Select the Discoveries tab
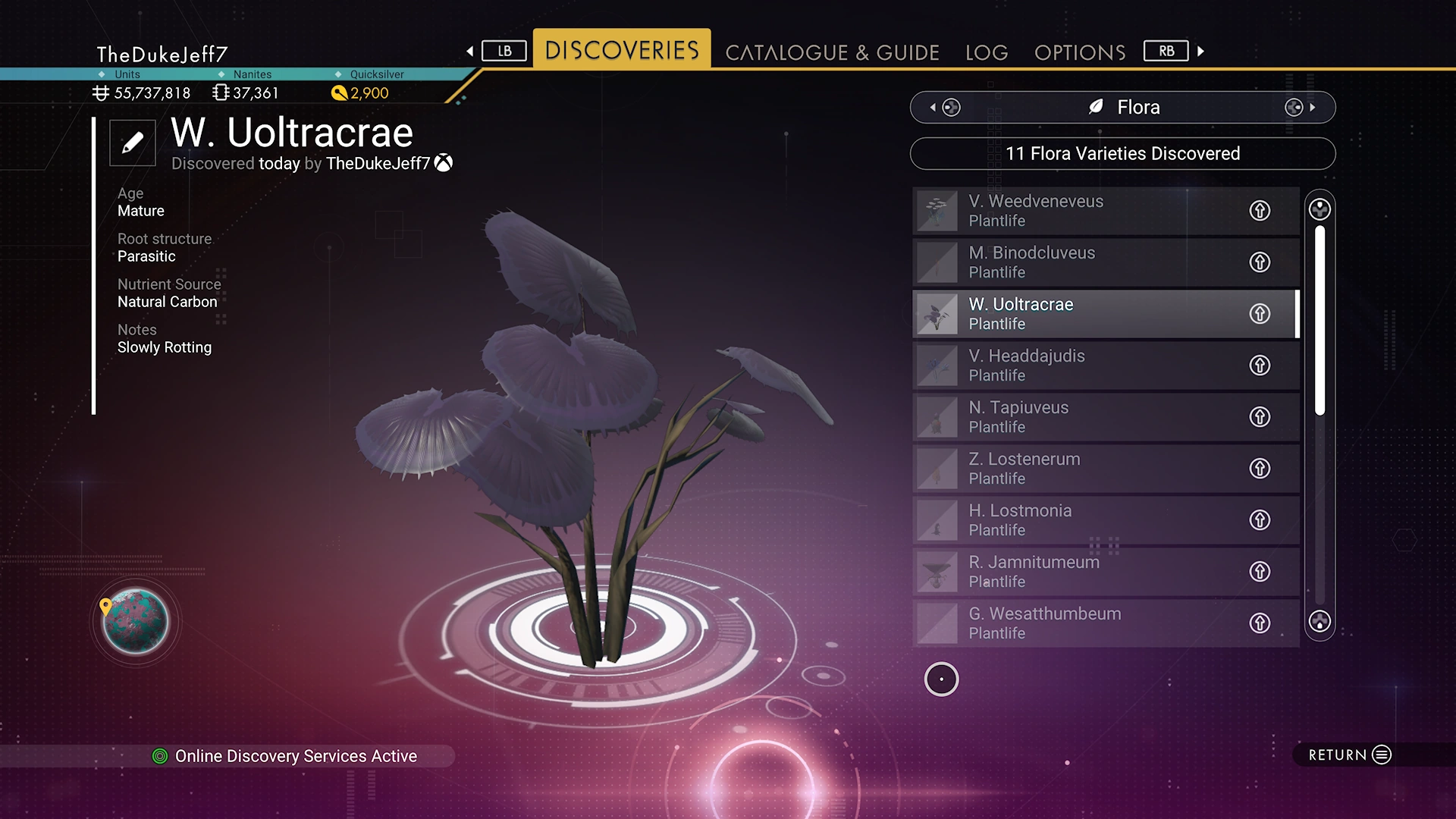This screenshot has width=1456, height=819. coord(622,50)
